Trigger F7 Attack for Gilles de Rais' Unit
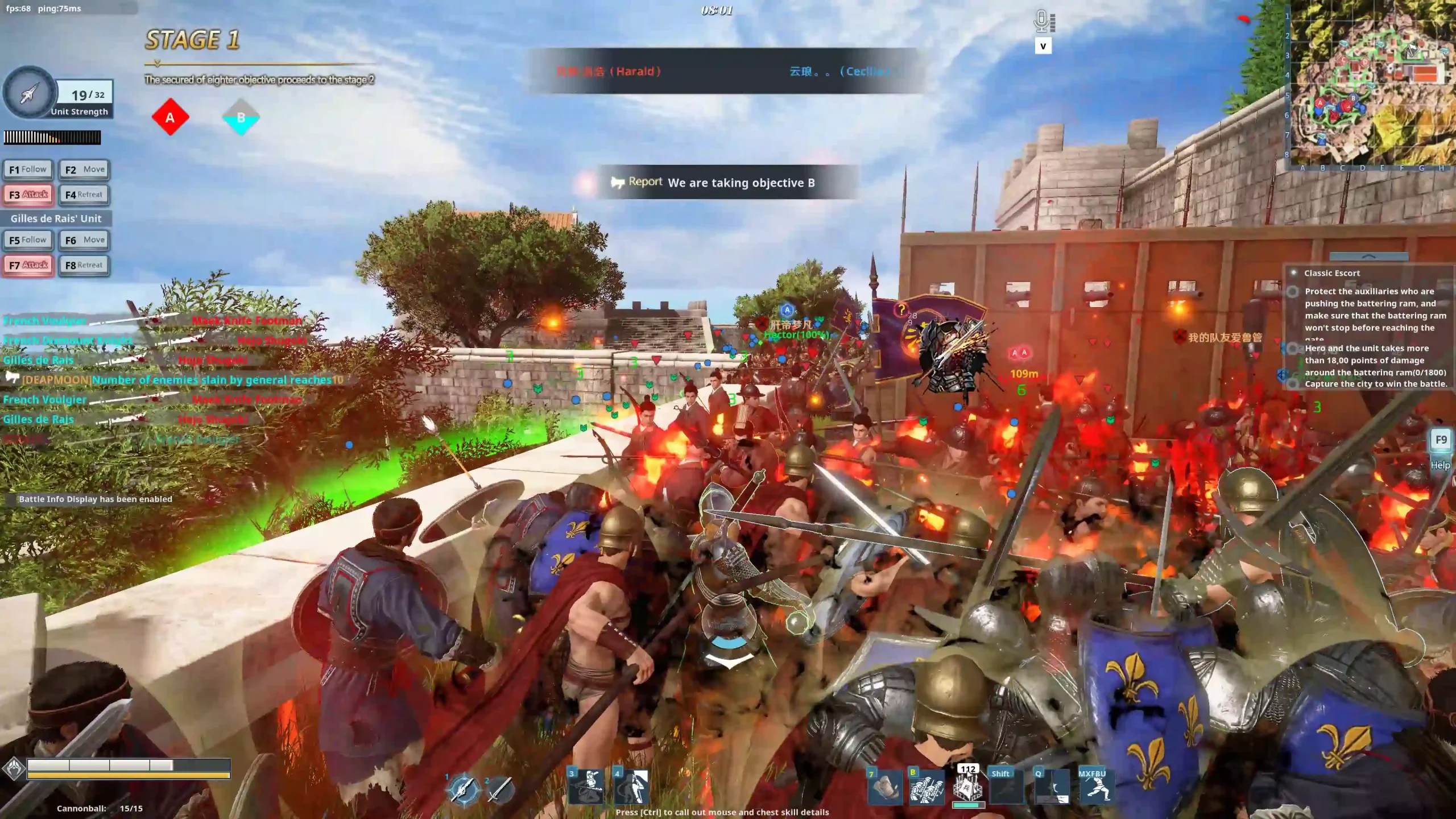Screen dimensions: 1456x819 point(28,265)
